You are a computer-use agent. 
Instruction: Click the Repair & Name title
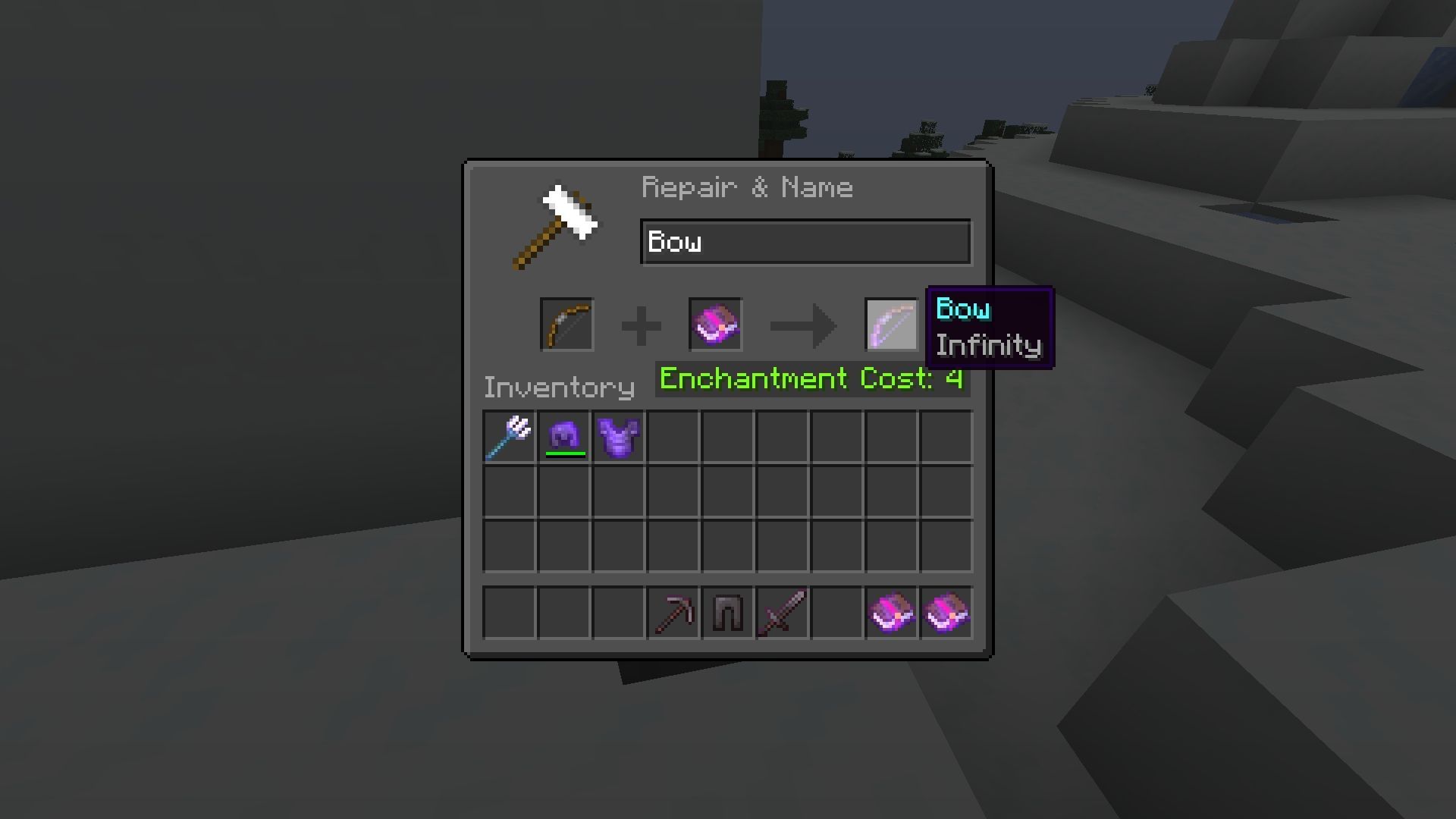747,187
